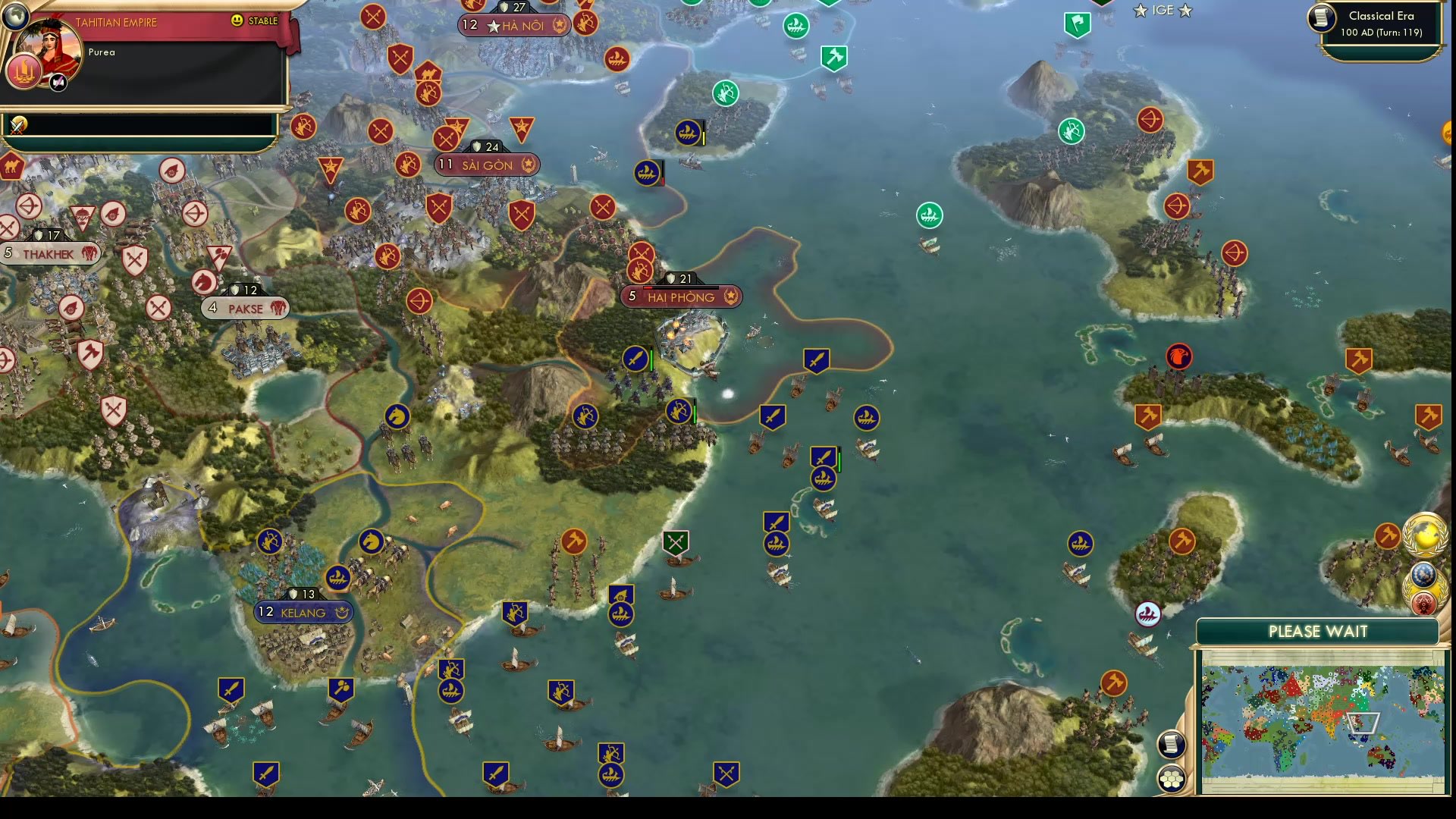Click the Kelang city banner
Viewport: 1456px width, 819px height.
tap(303, 612)
